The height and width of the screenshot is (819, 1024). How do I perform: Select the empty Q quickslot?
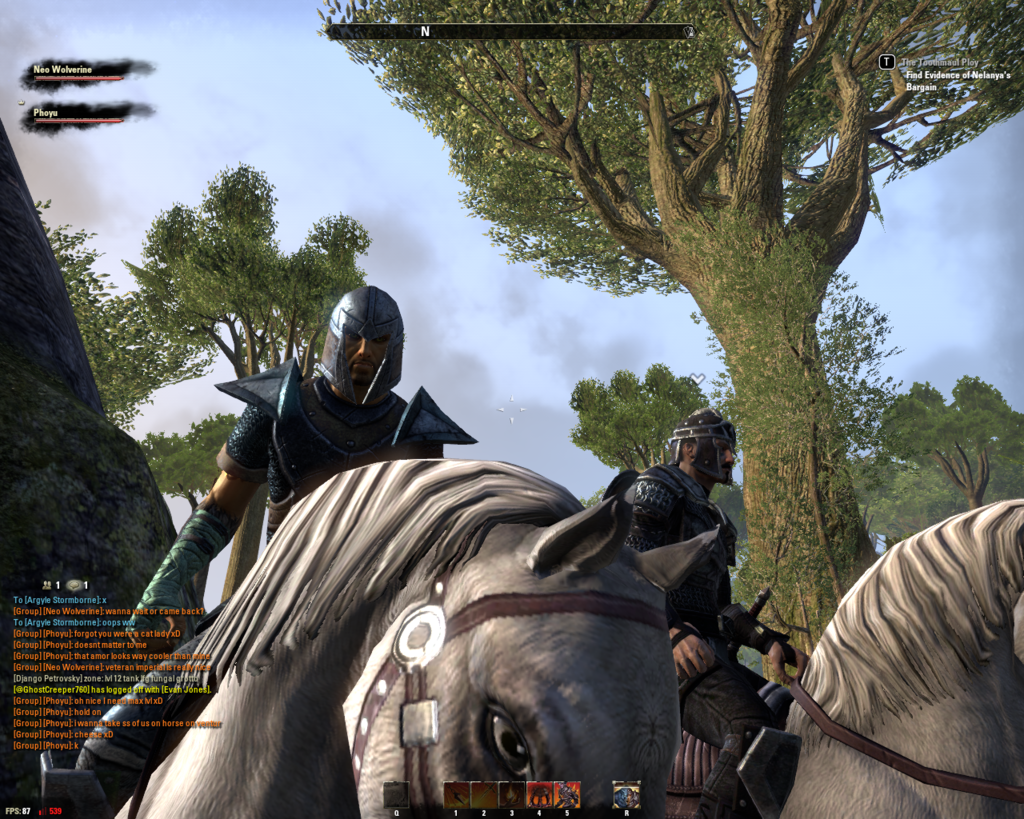pos(396,794)
